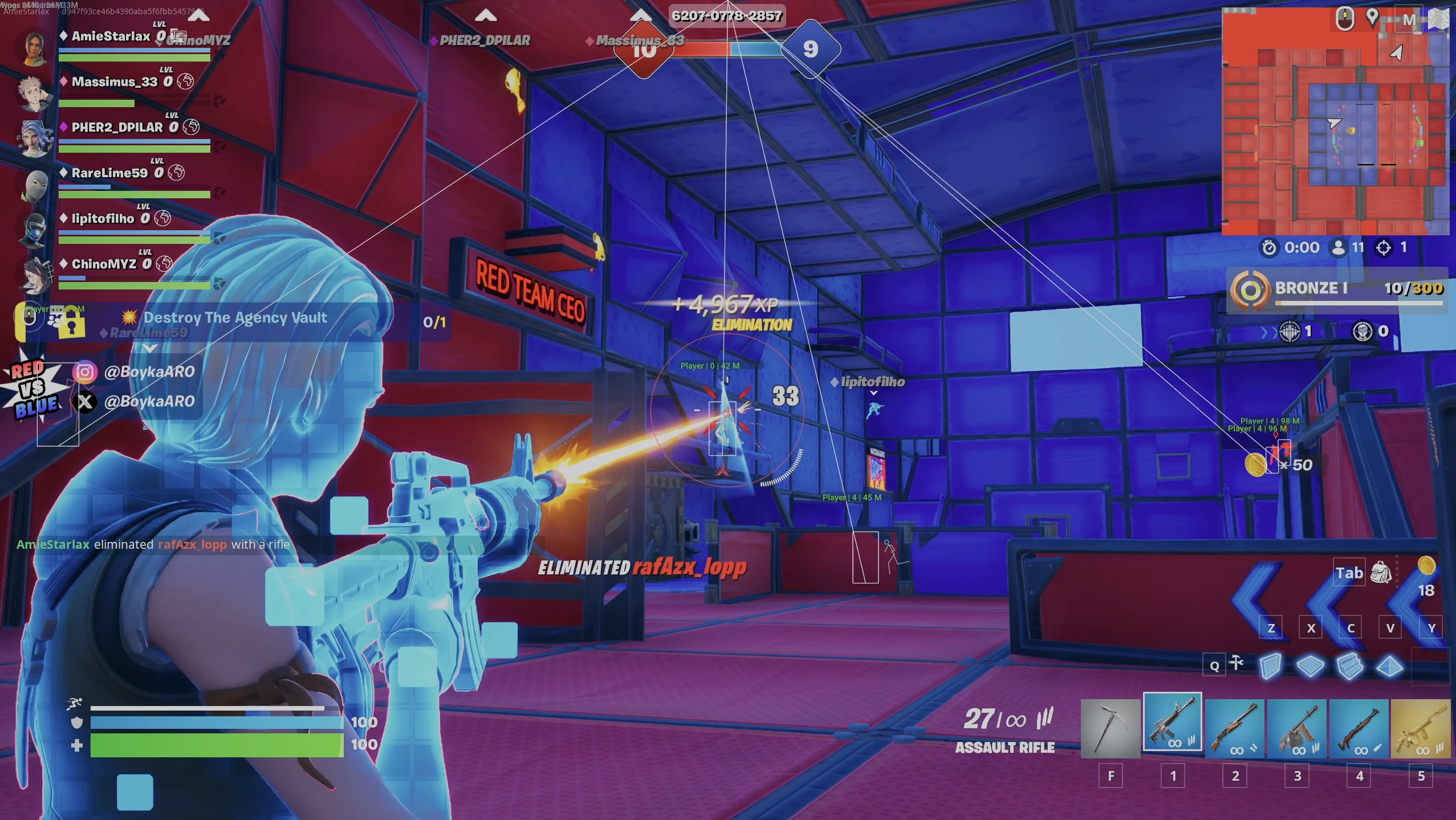Select the pickaxe harvesting tool slot
The image size is (1456, 820).
[x=1110, y=728]
